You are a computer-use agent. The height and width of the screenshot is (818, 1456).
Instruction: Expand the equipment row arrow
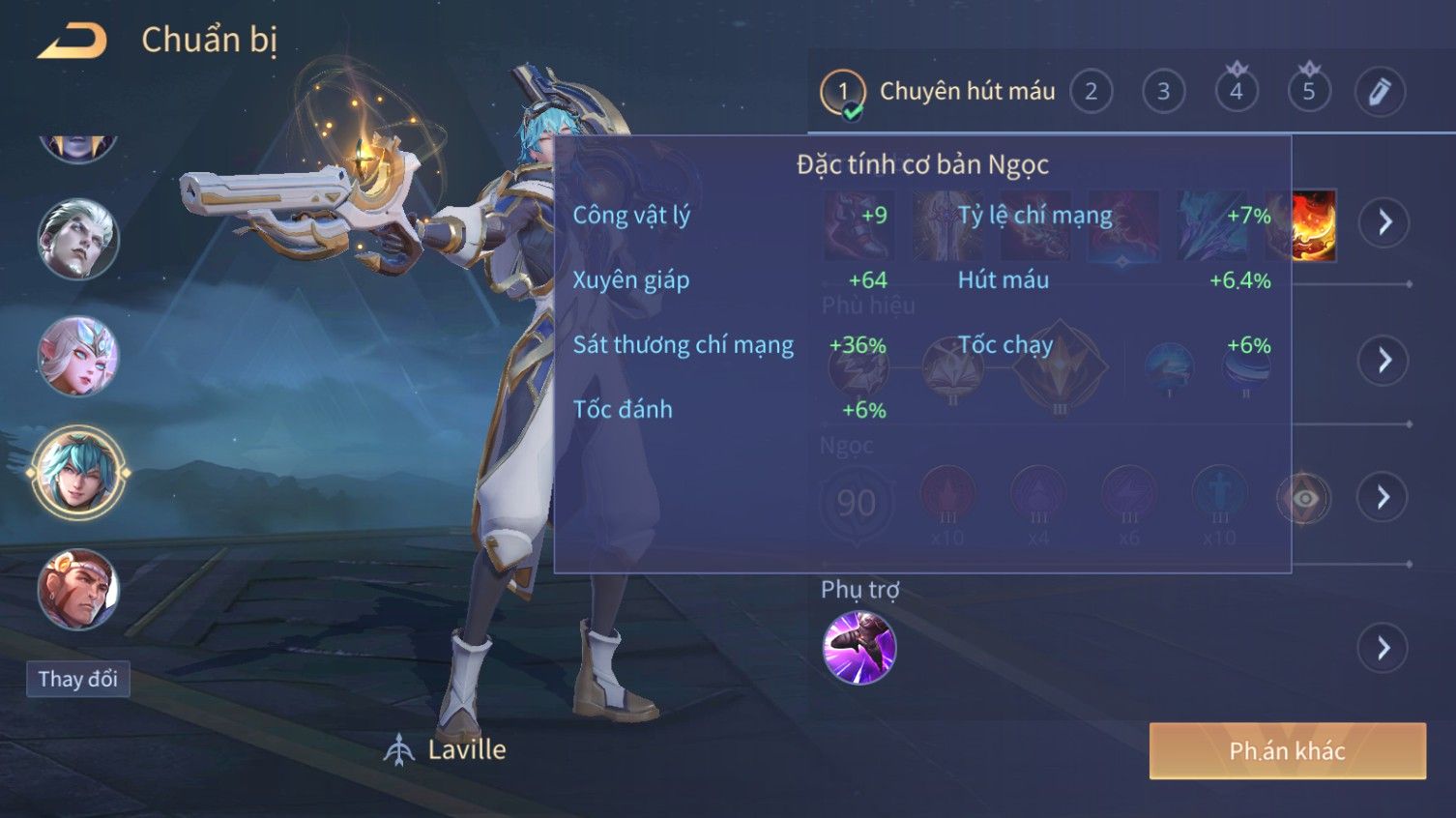(1383, 222)
